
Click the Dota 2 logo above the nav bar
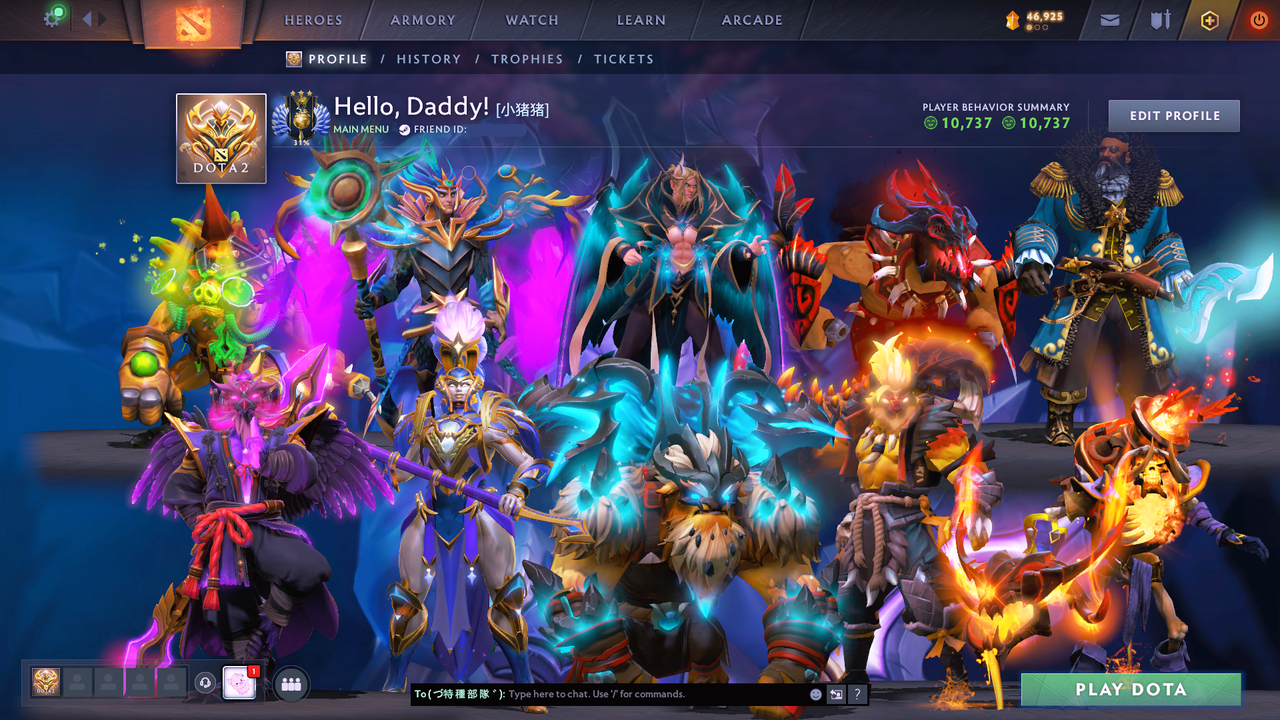click(193, 25)
